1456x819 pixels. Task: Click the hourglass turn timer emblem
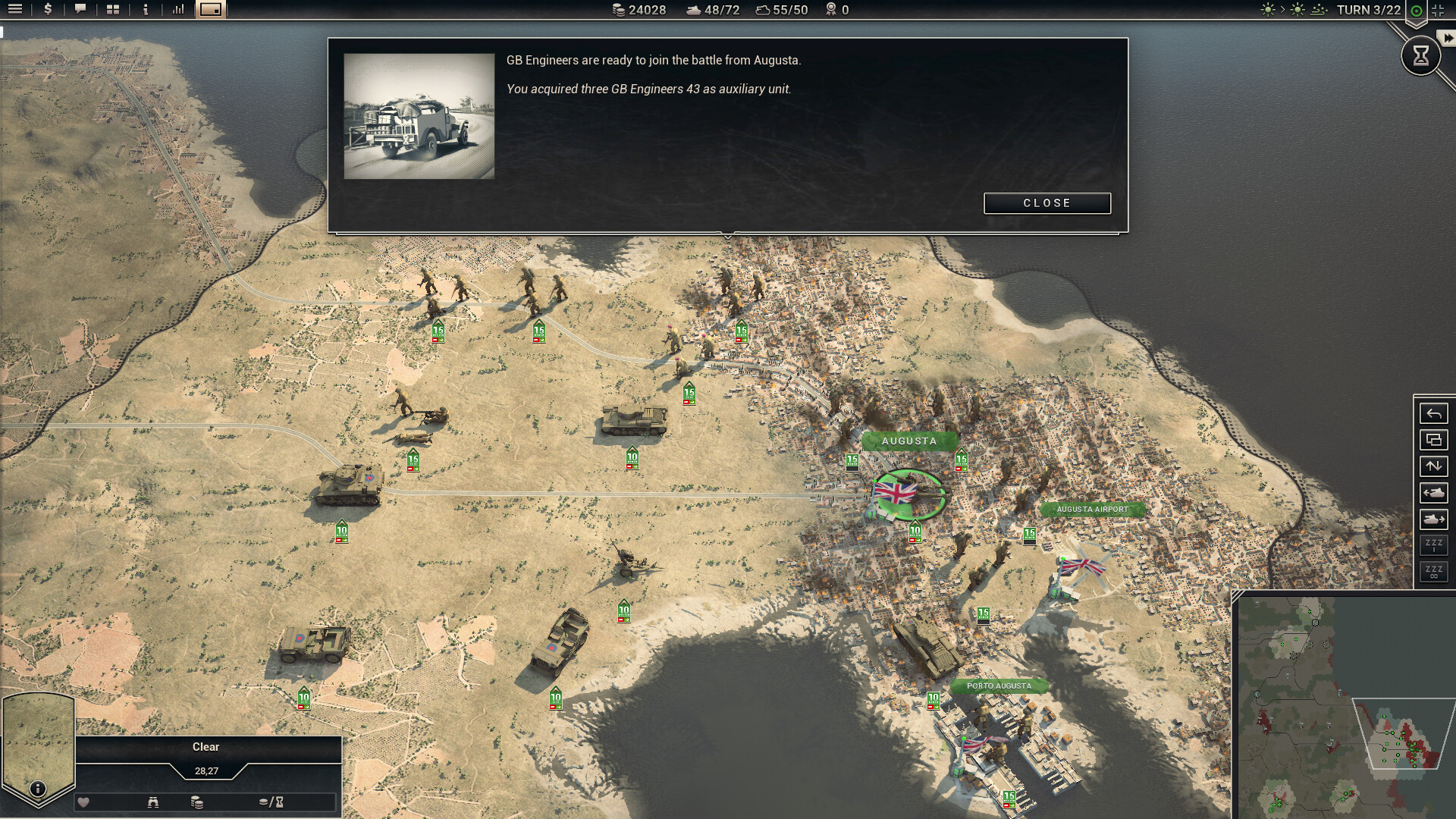(x=1420, y=55)
